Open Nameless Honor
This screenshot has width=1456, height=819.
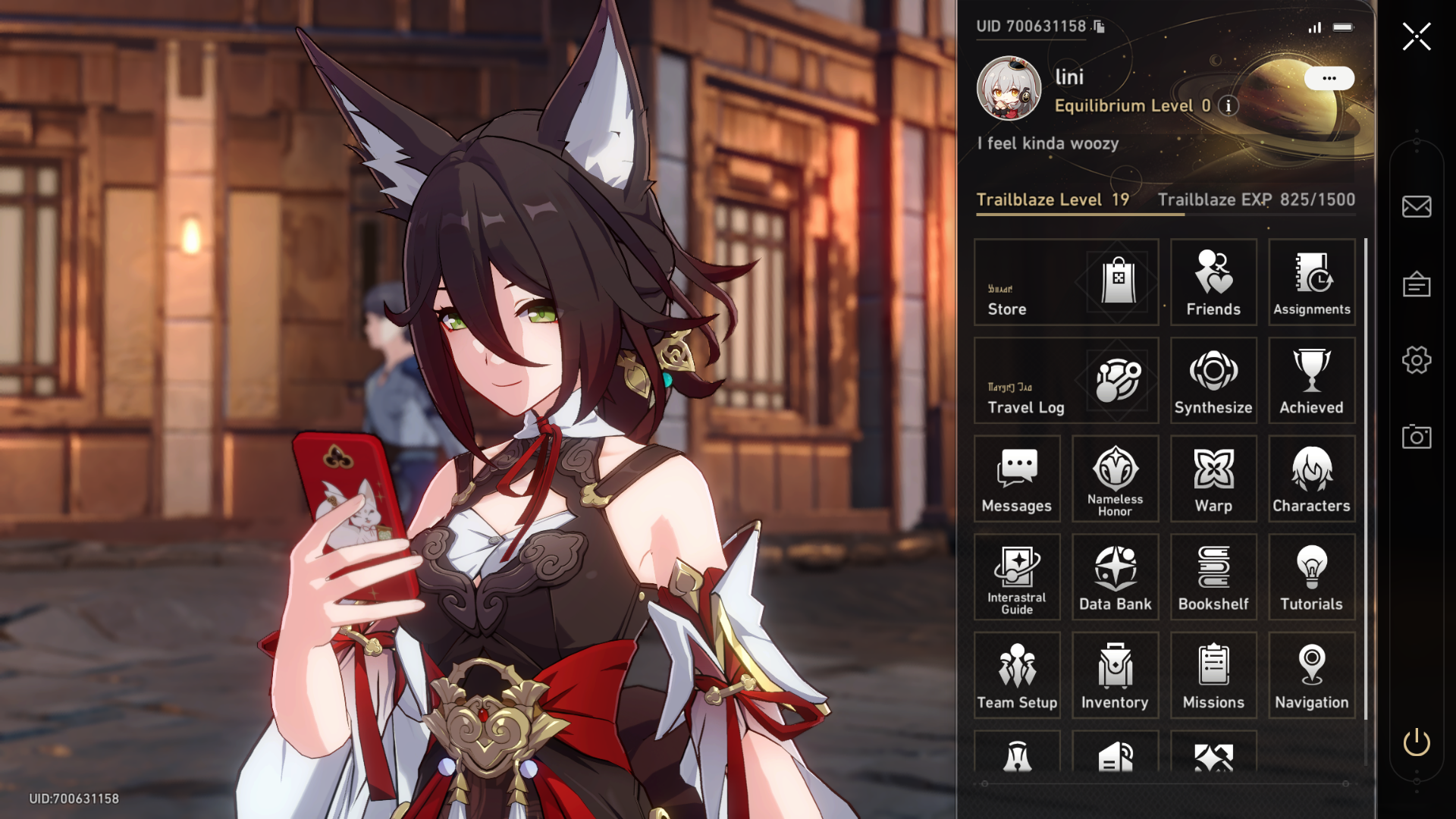pyautogui.click(x=1115, y=479)
